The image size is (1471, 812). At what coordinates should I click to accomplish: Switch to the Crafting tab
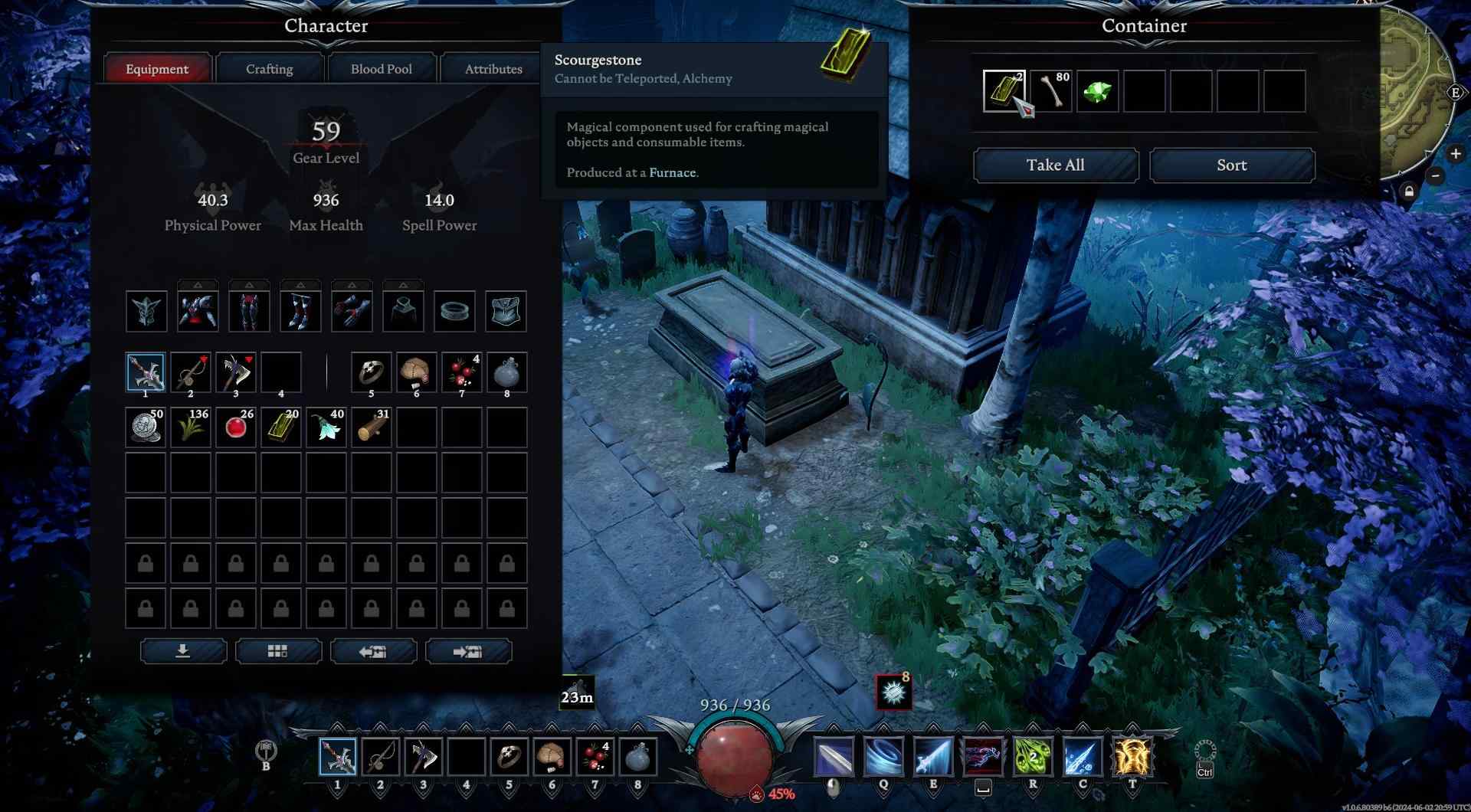point(269,69)
